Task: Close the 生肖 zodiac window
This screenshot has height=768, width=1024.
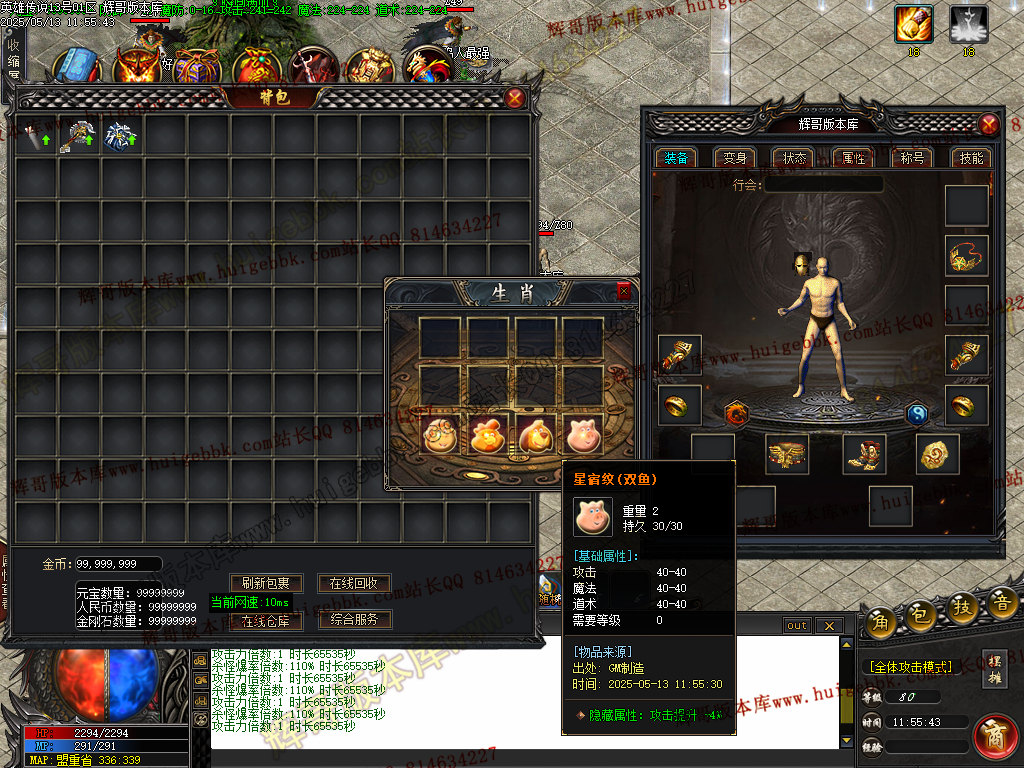Action: [x=624, y=291]
